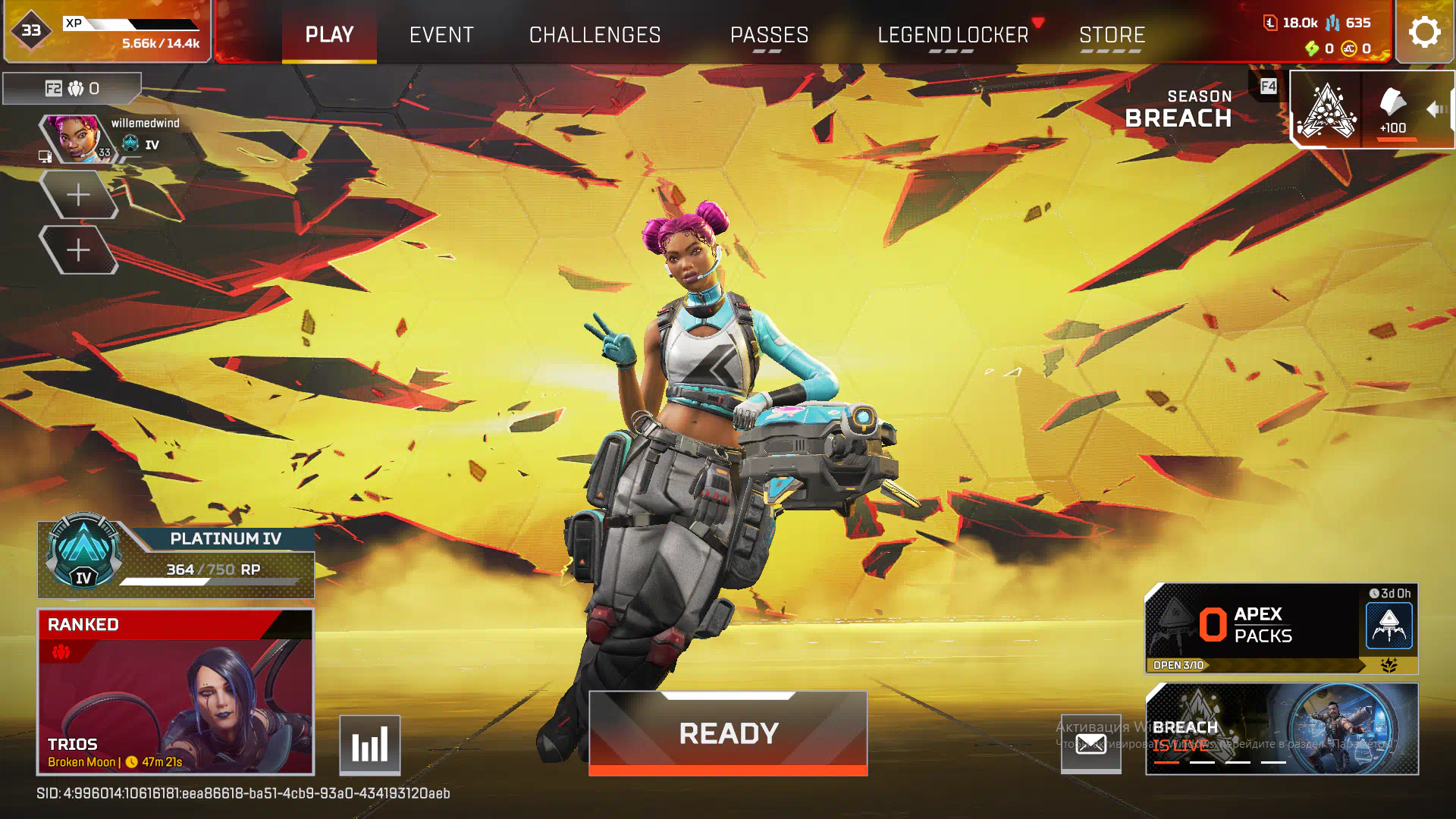Open the account level 33 XP panel

click(x=107, y=32)
